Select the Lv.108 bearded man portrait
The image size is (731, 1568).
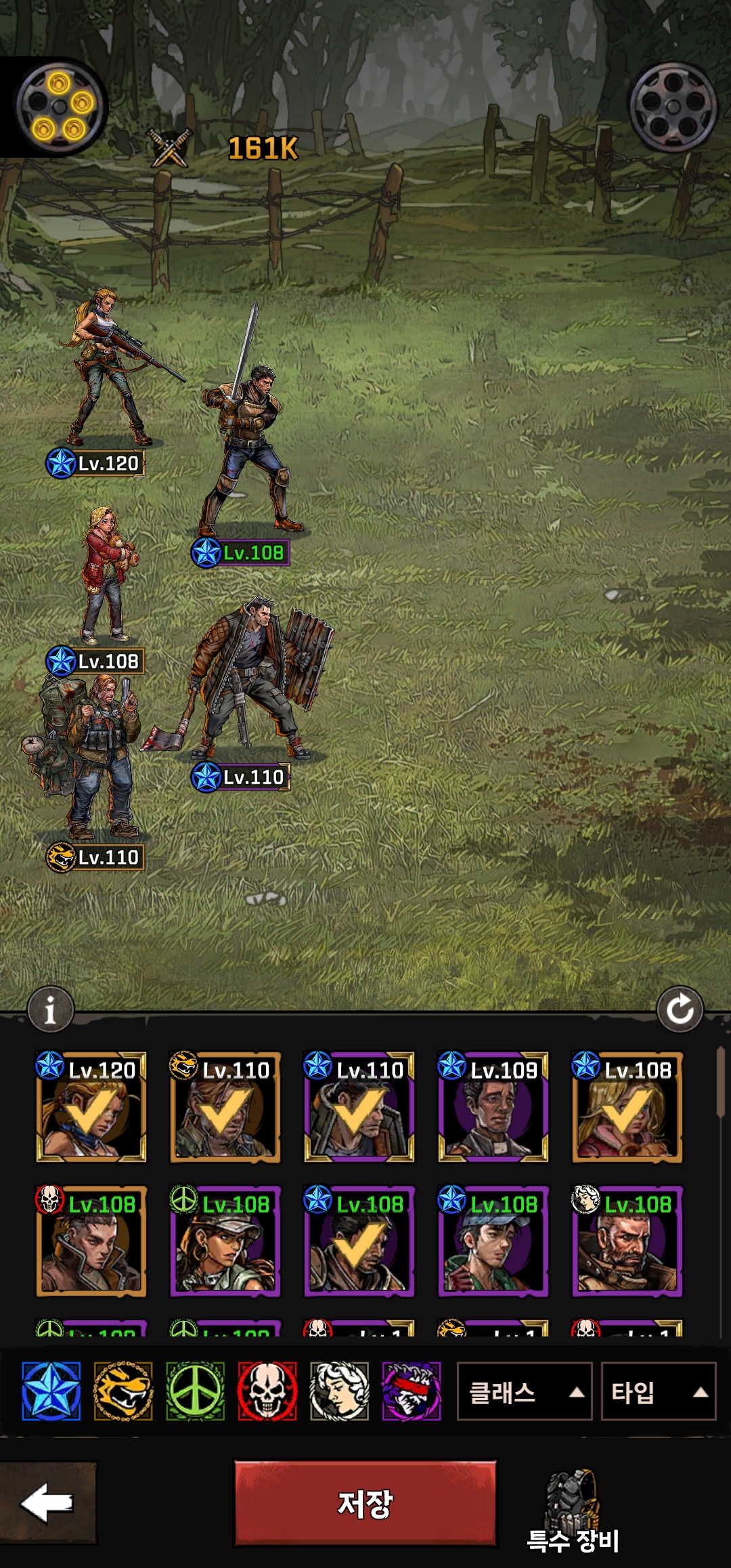(627, 1241)
